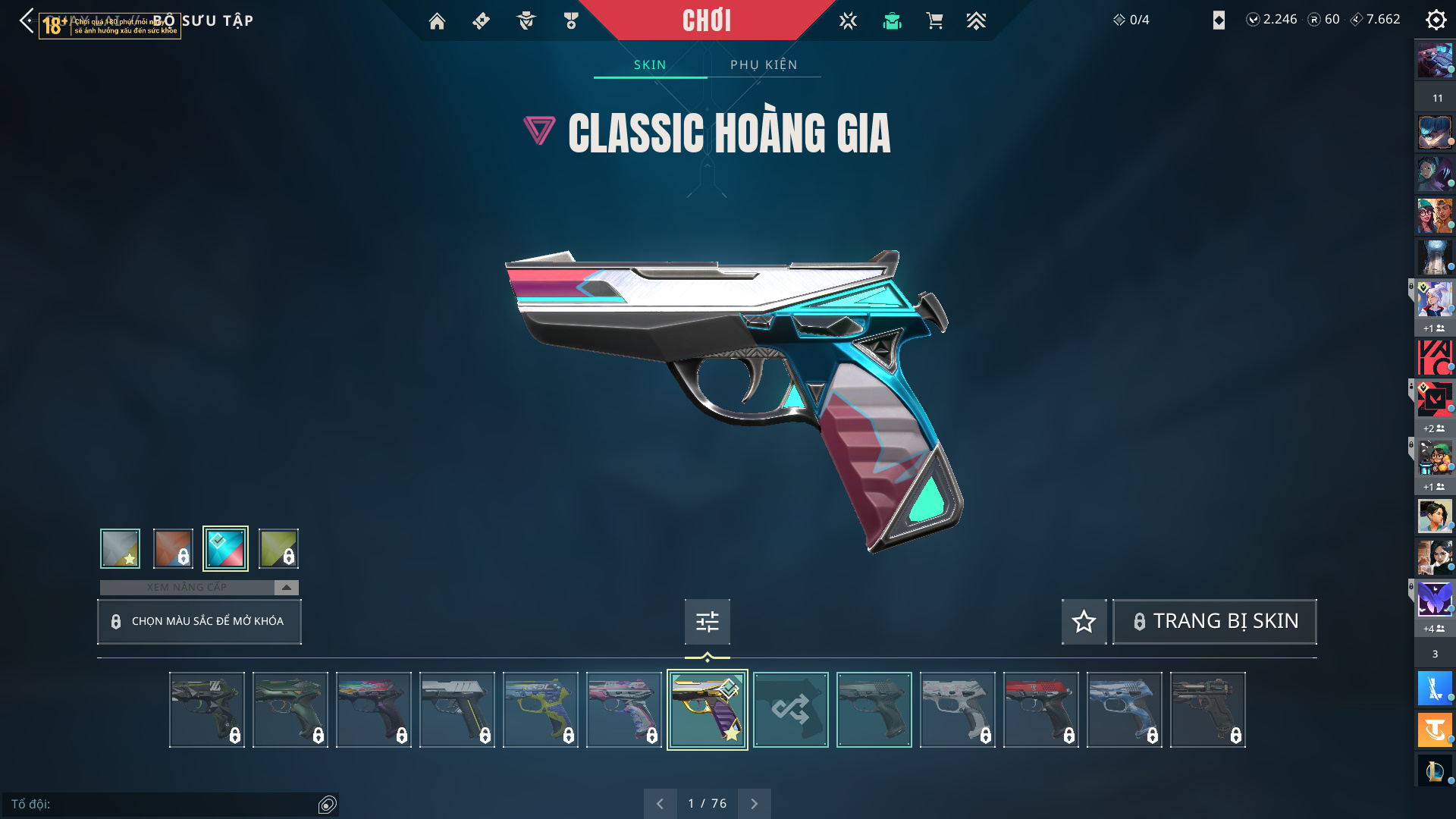The image size is (1456, 819).
Task: Open the filter sliders button
Action: point(707,622)
